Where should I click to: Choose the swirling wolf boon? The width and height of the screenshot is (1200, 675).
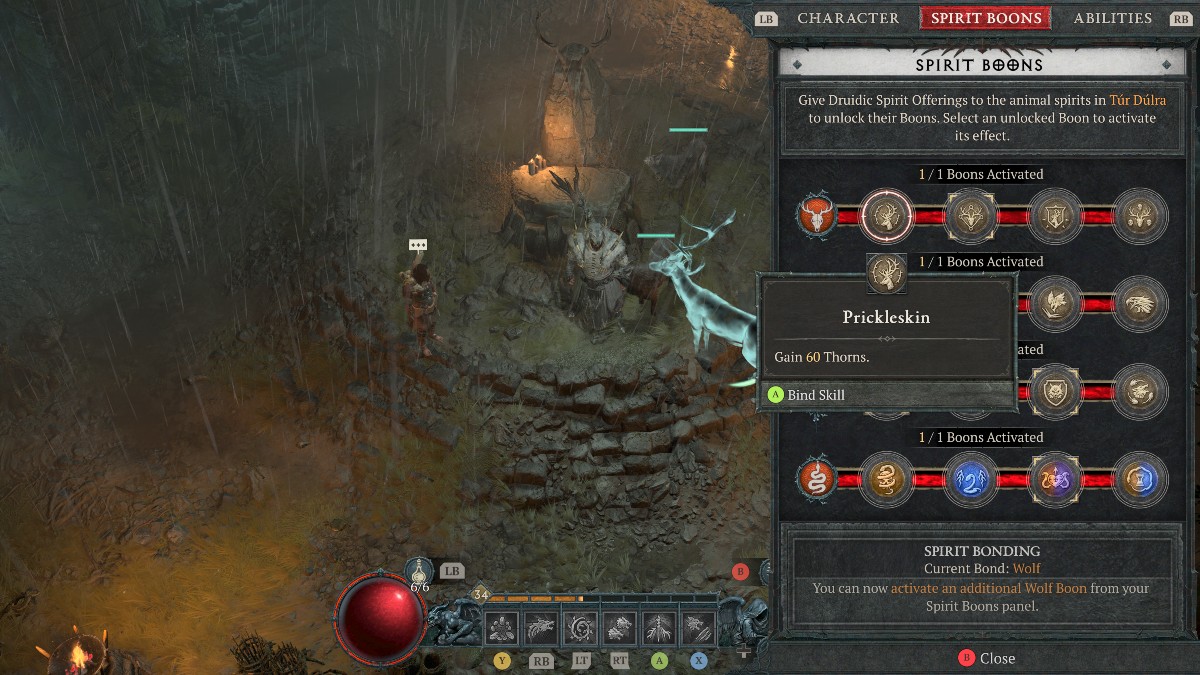click(1138, 390)
